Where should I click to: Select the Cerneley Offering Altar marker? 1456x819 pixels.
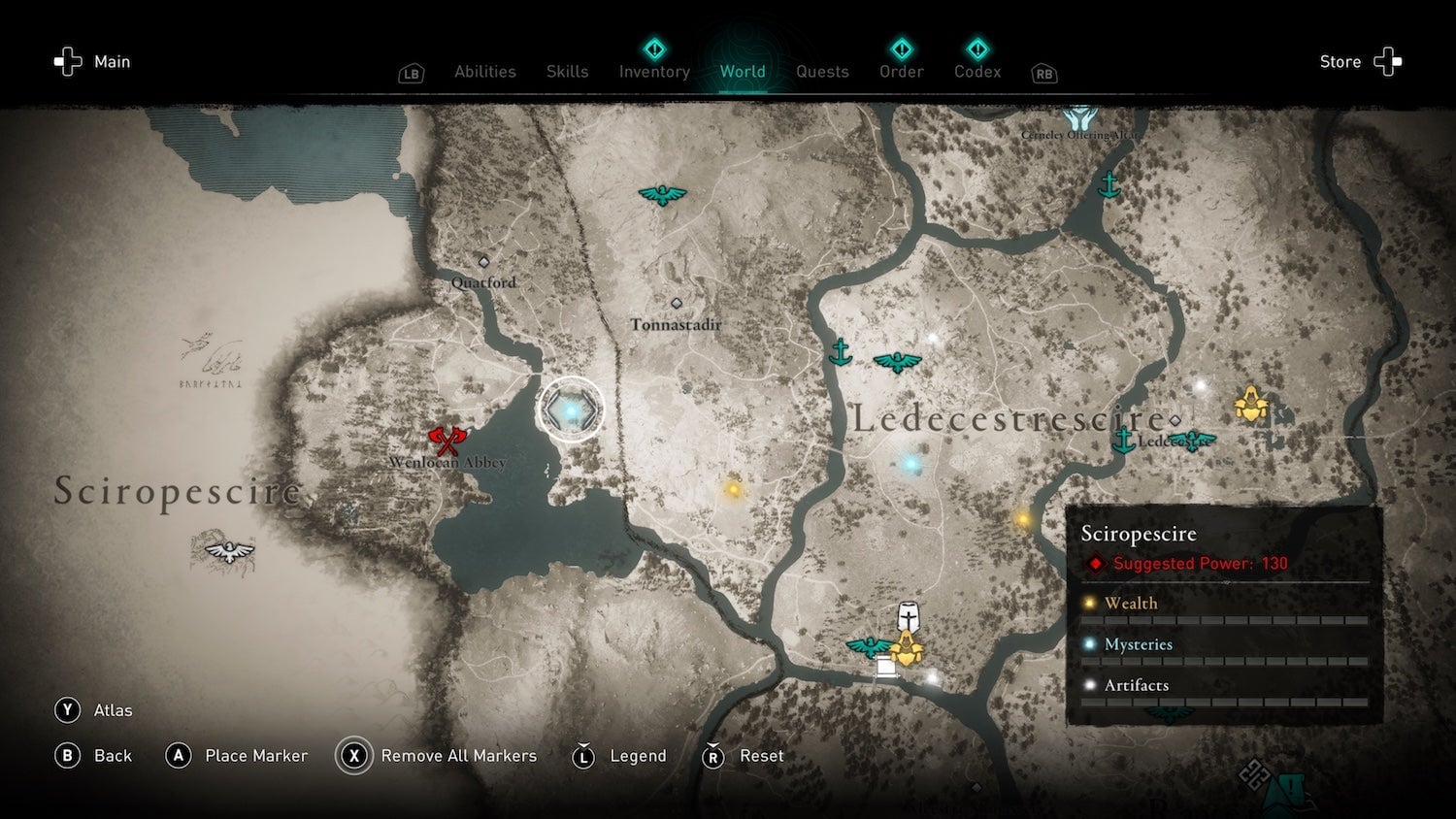point(1079,119)
